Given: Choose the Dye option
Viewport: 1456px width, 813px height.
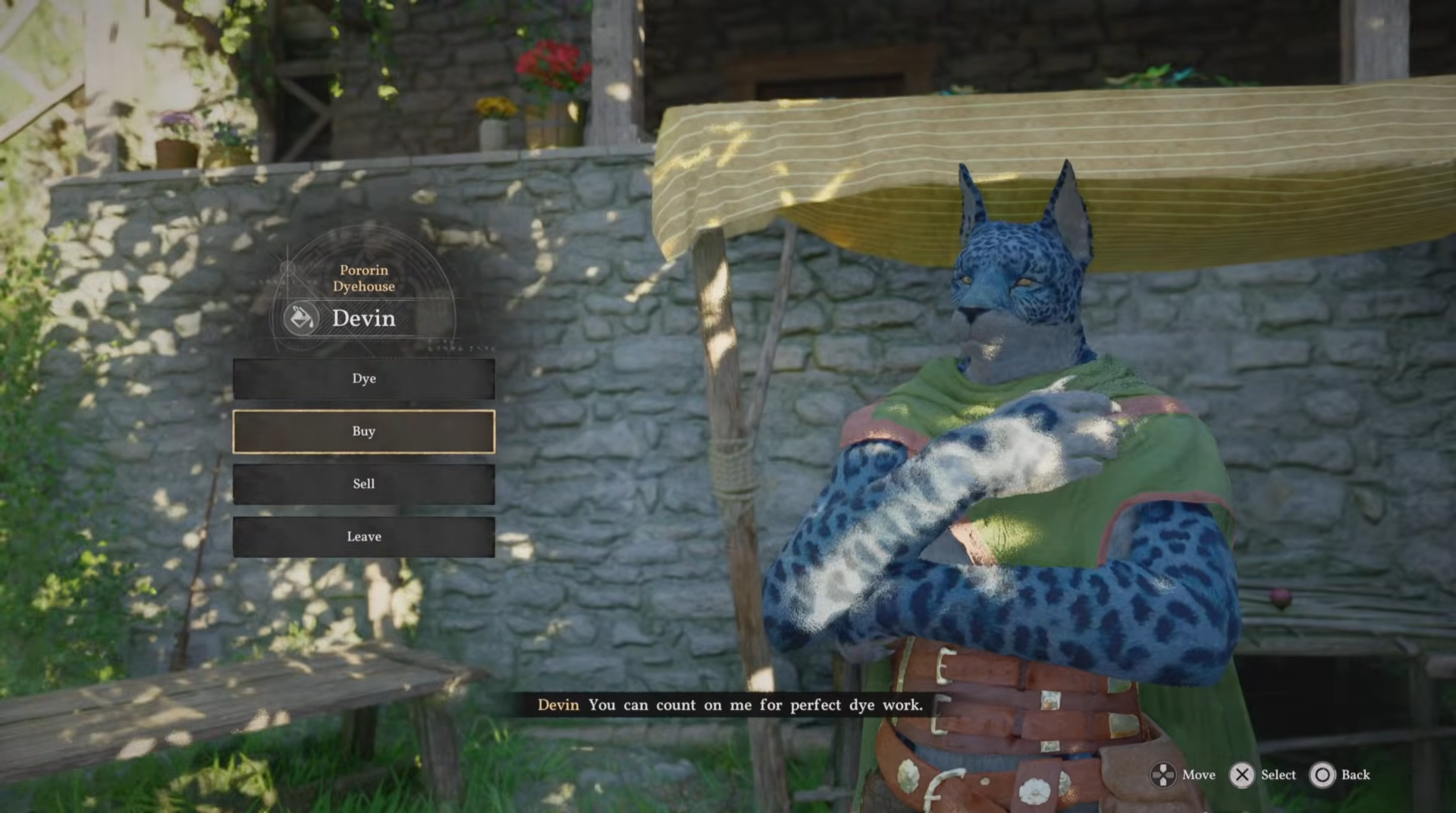Looking at the screenshot, I should tap(363, 378).
